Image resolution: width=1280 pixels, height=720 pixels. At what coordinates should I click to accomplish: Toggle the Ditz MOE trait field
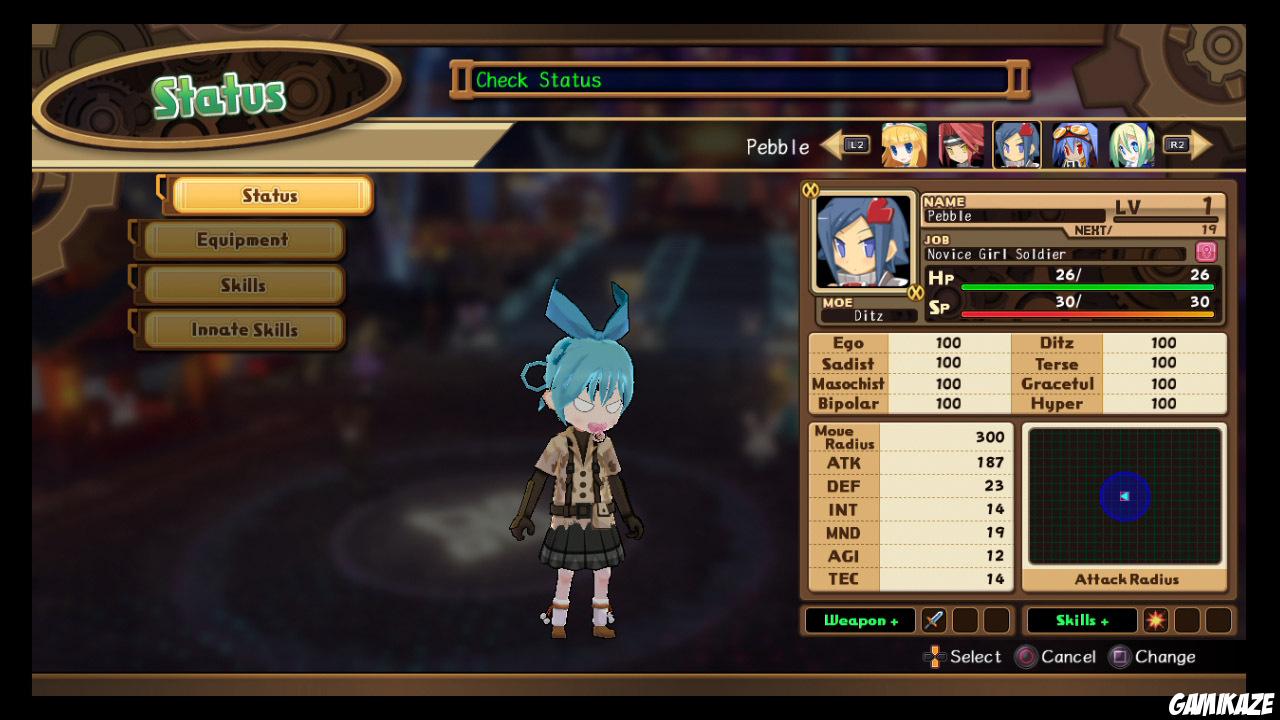(868, 315)
